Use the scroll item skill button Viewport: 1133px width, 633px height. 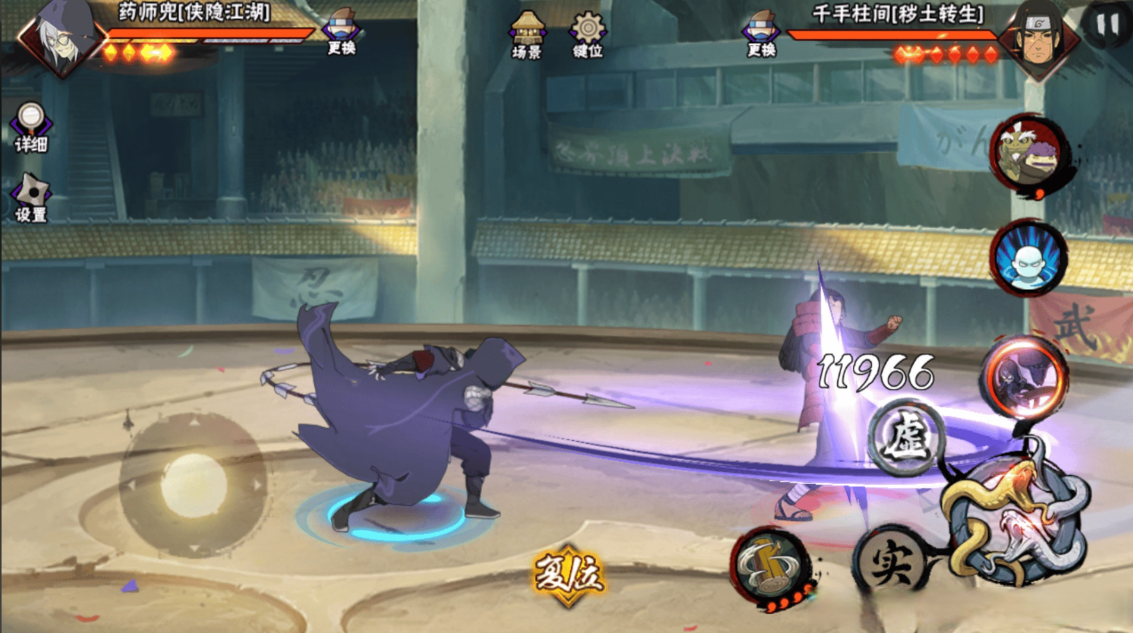coord(772,566)
